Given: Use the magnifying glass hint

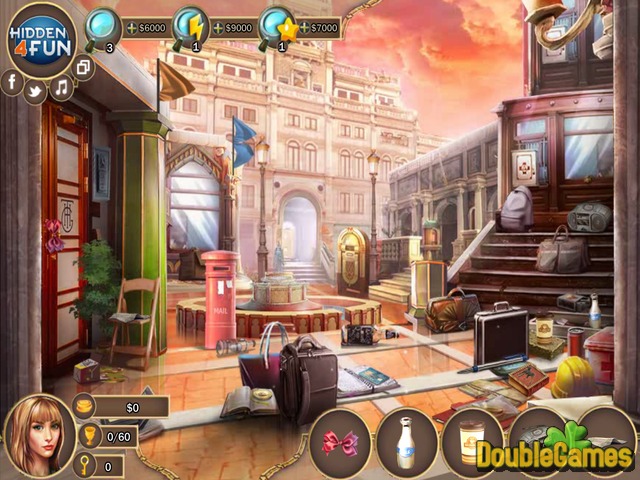Looking at the screenshot, I should point(103,25).
